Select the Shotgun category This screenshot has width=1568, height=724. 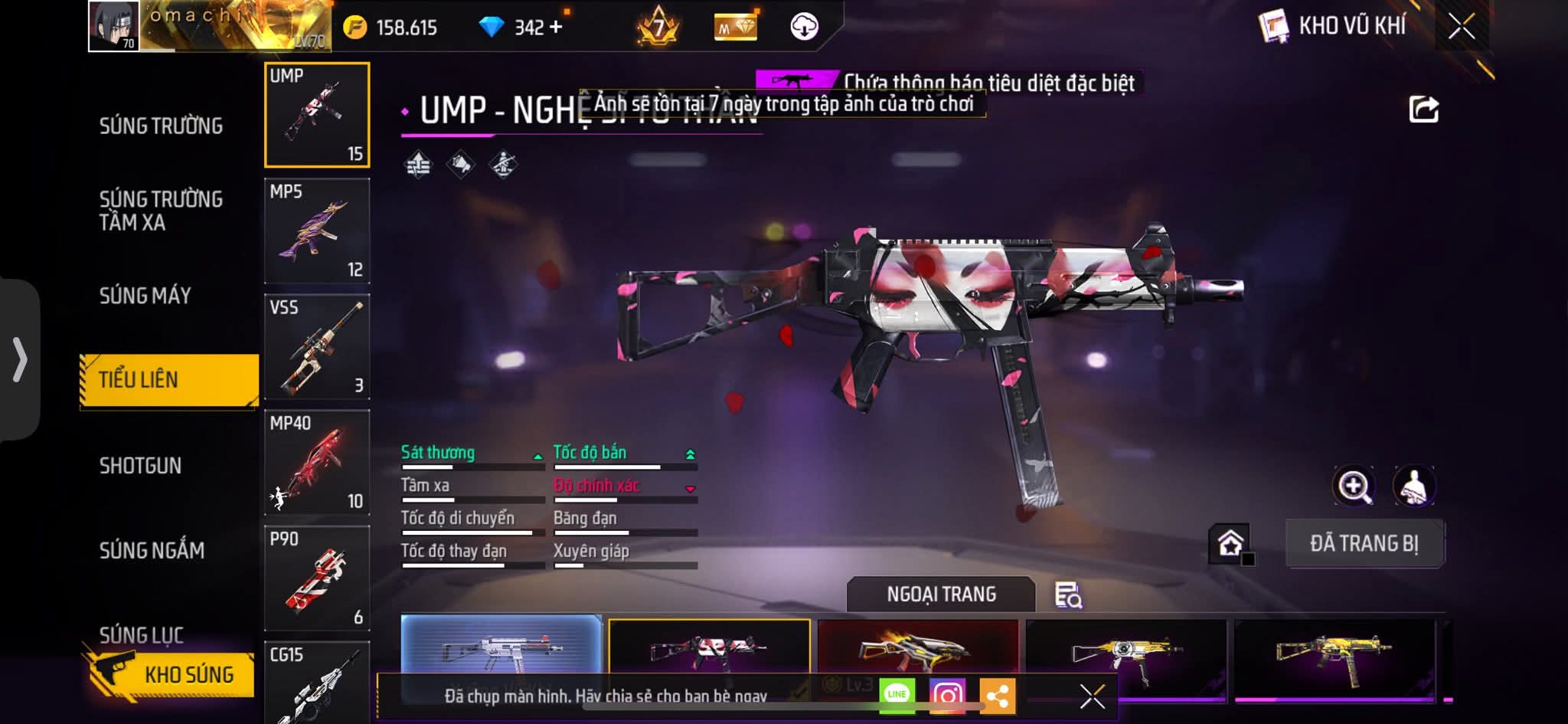[140, 465]
